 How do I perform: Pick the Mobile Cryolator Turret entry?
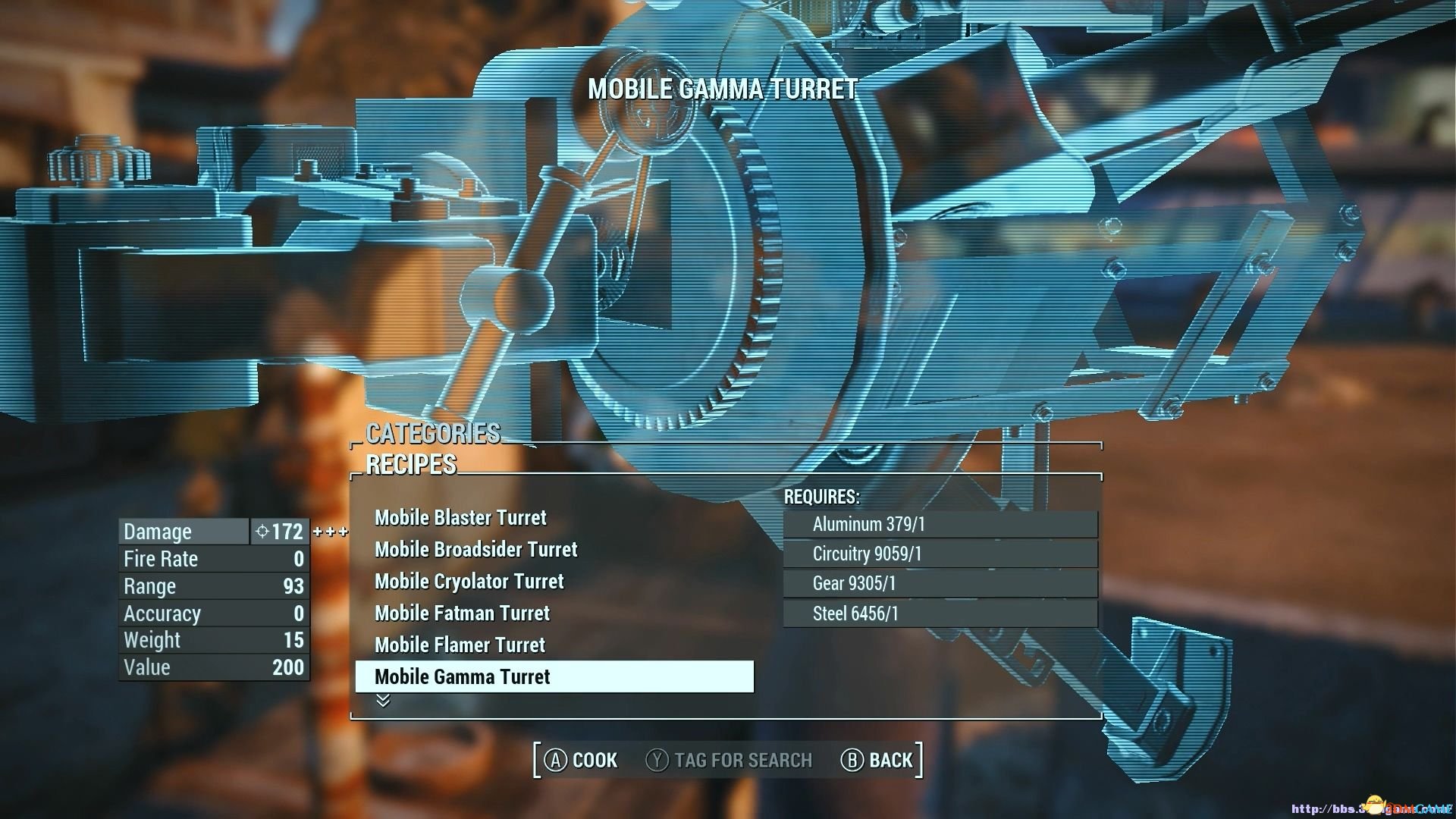click(x=469, y=582)
